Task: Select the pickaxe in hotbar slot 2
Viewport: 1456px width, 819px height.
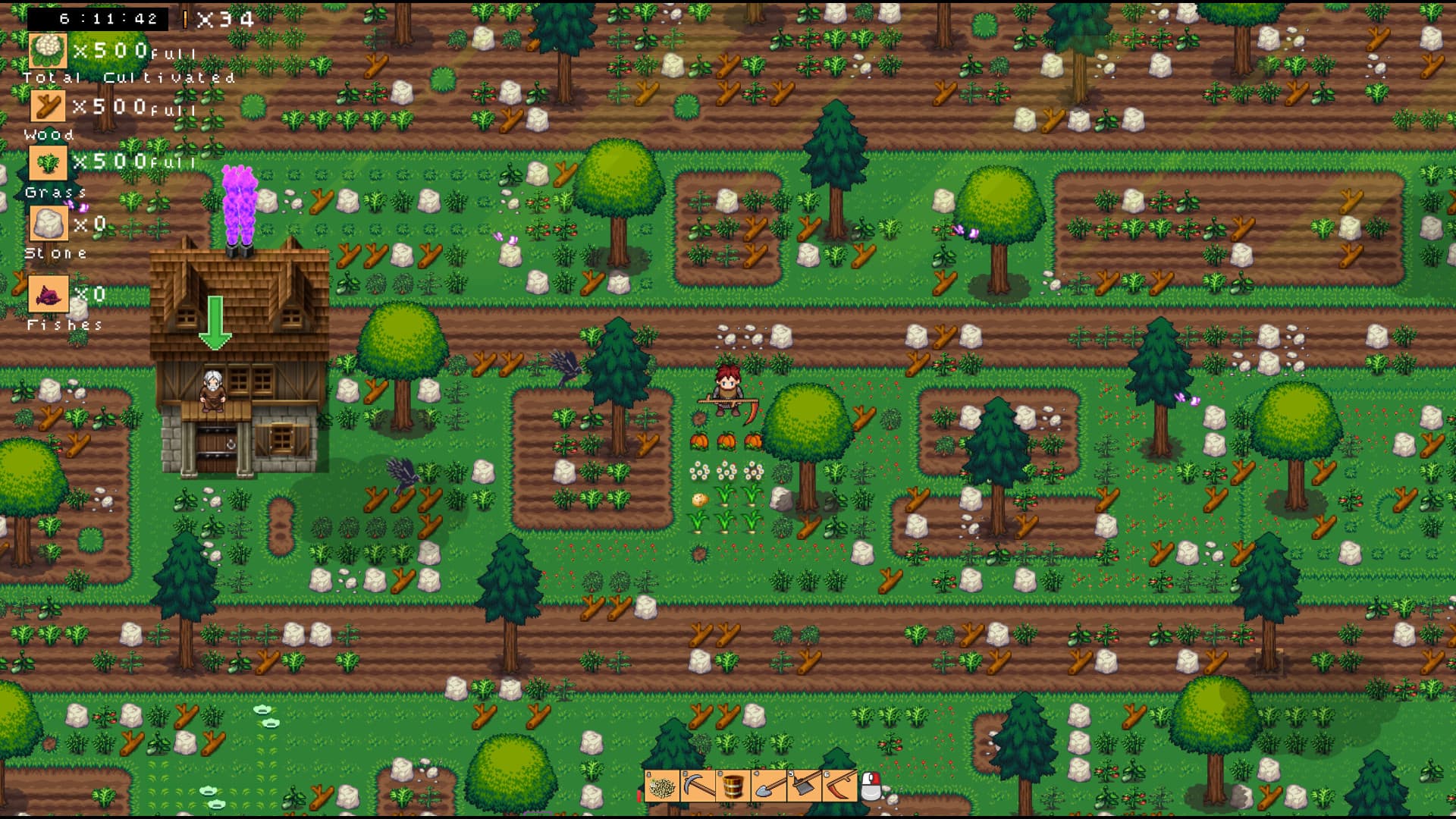Action: pyautogui.click(x=698, y=786)
